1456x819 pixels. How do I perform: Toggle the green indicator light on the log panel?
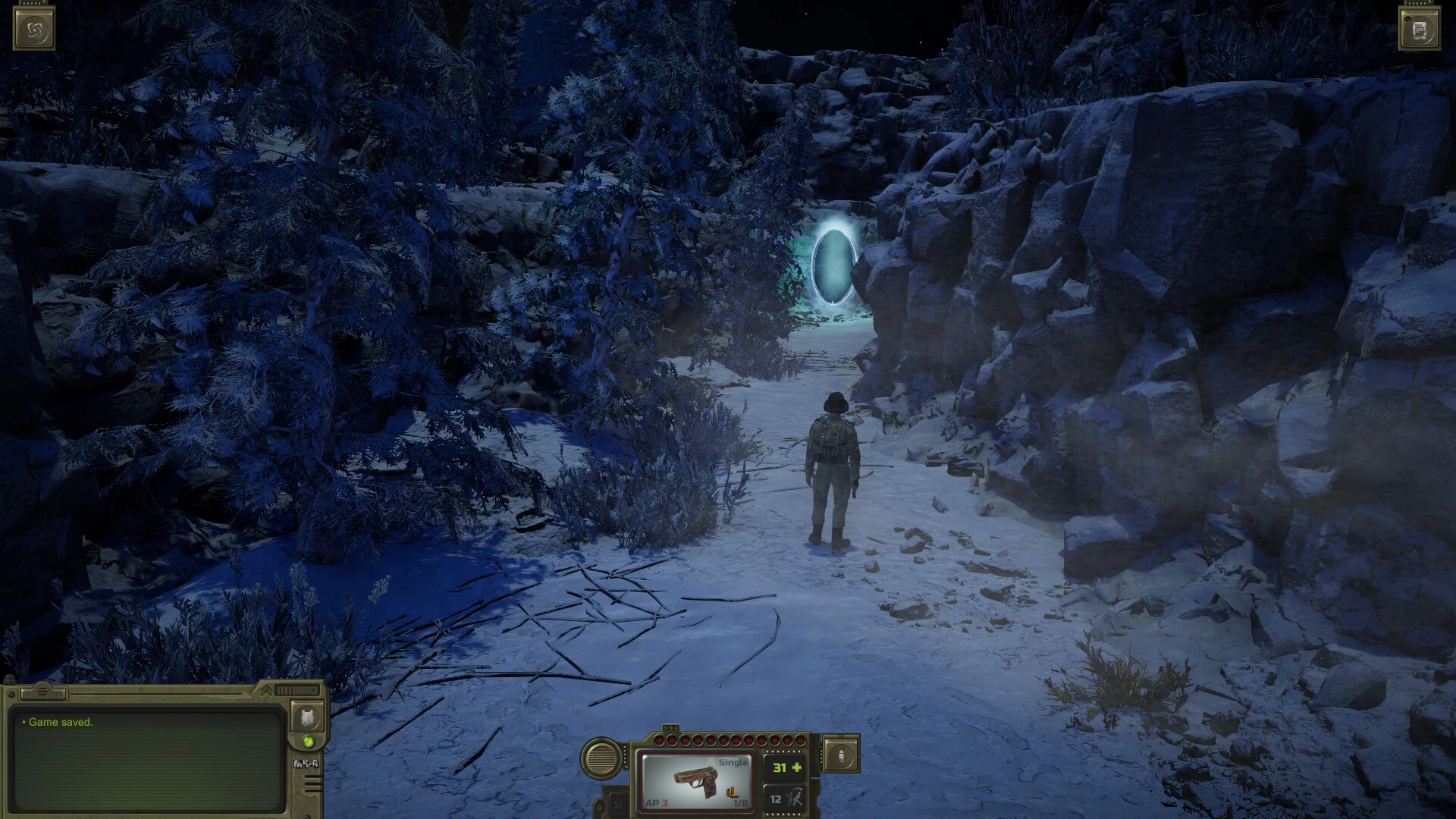pos(309,742)
